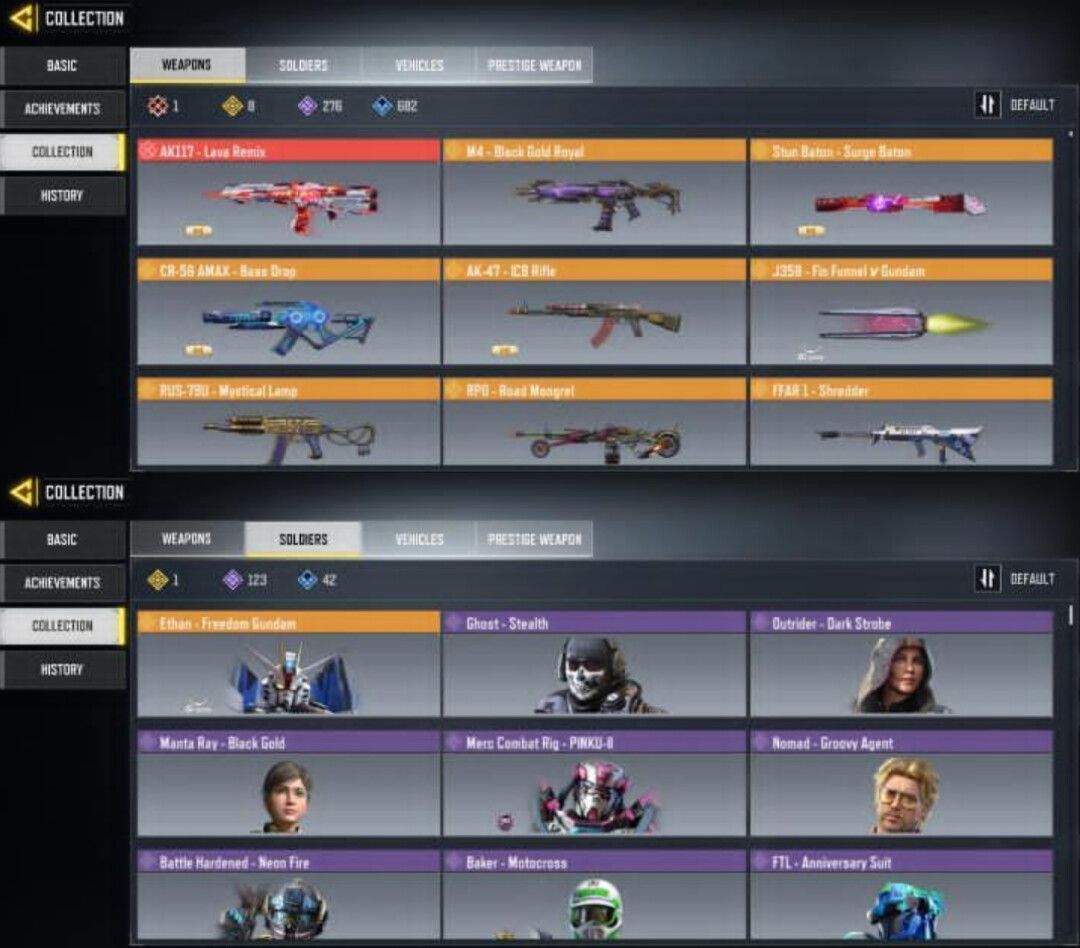Filter by purple rarity showing 276
The width and height of the screenshot is (1080, 948).
[x=308, y=106]
